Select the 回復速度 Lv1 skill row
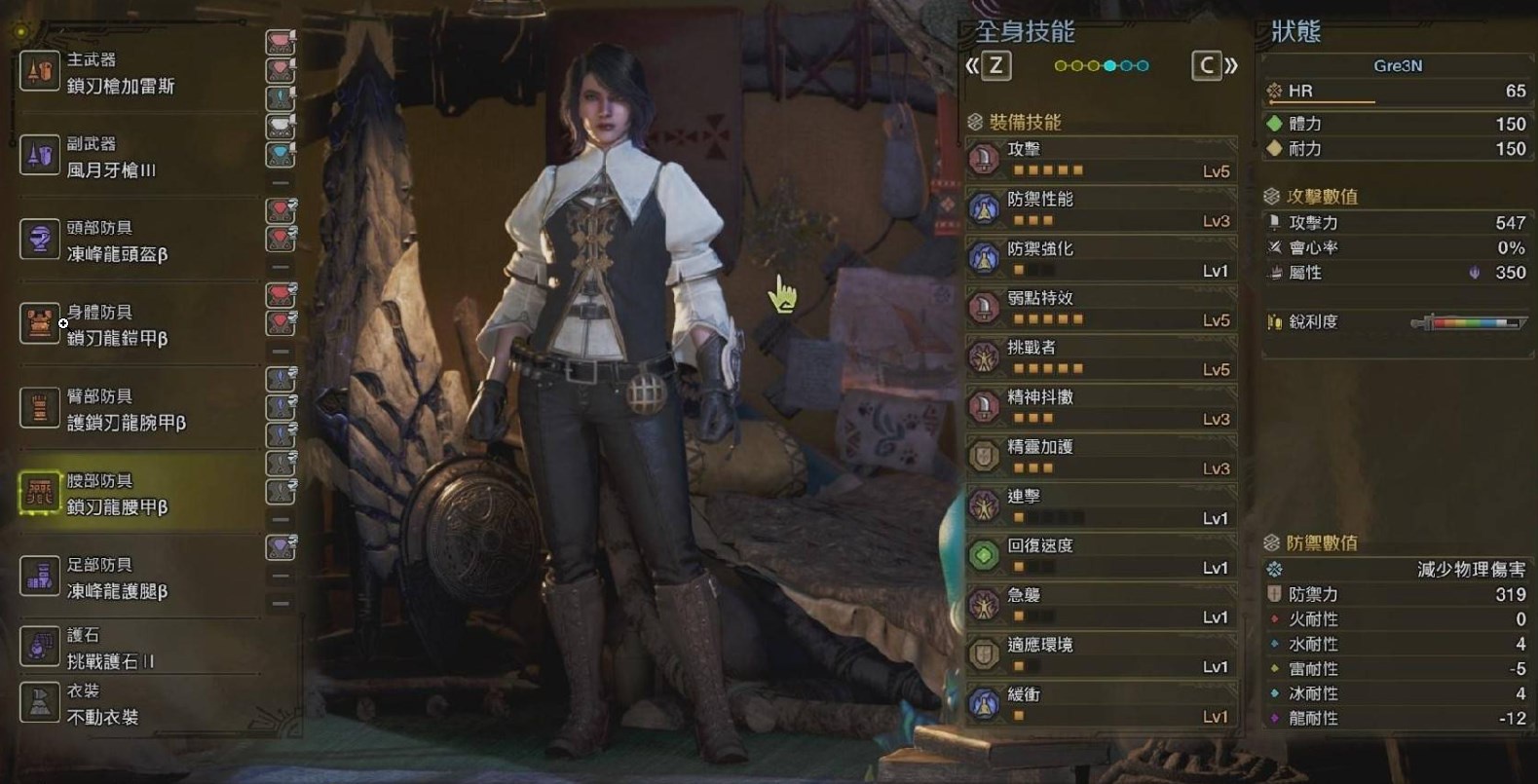The width and height of the screenshot is (1538, 784). (1101, 556)
